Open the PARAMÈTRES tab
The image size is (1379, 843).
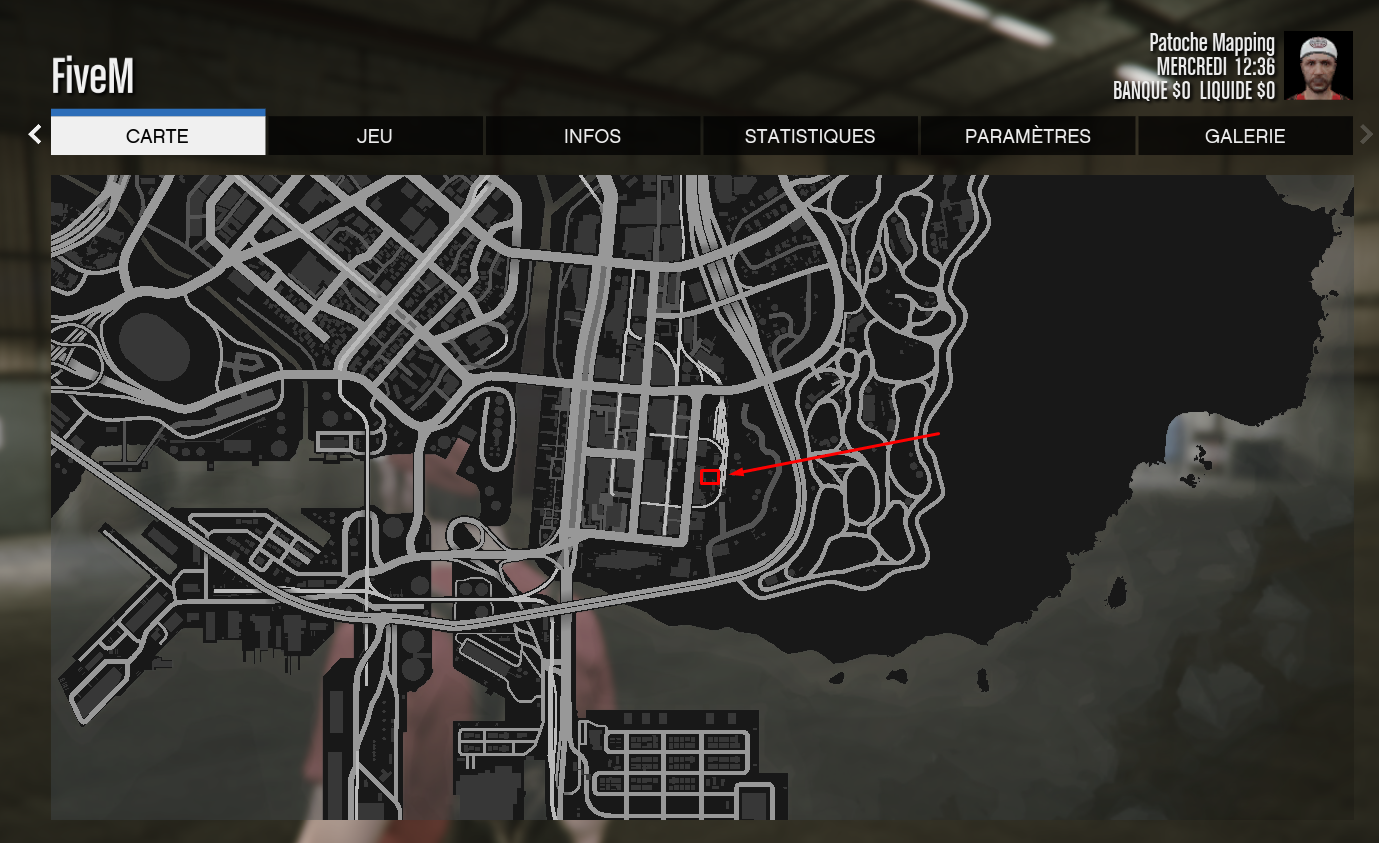point(1027,135)
